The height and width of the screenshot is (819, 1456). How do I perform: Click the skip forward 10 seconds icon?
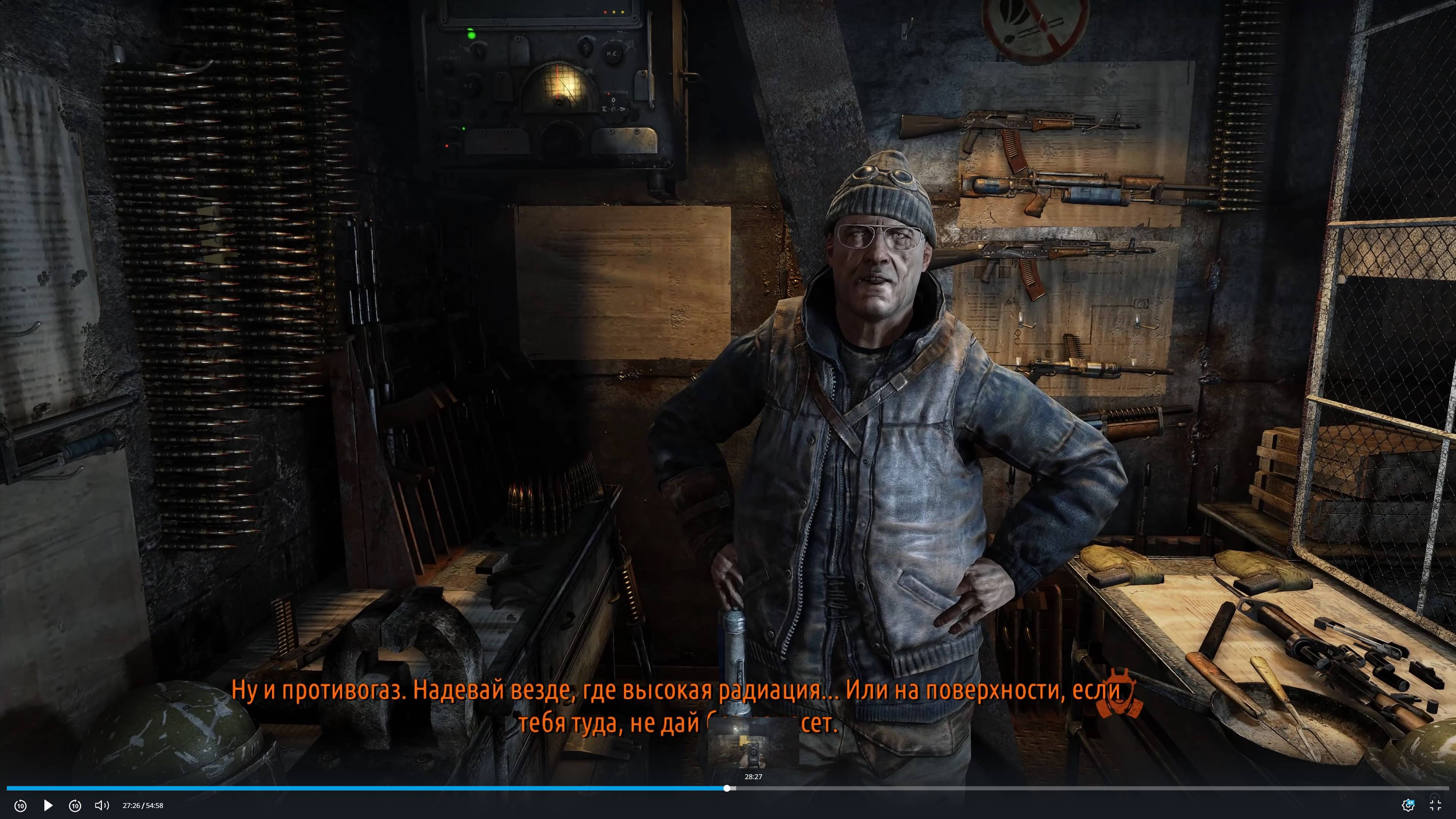tap(75, 805)
